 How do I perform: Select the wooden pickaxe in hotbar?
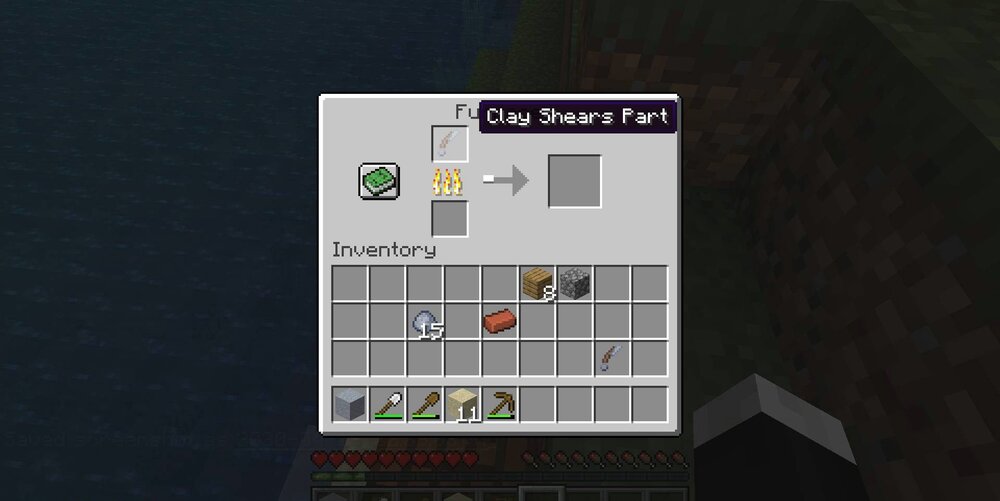pyautogui.click(x=500, y=404)
